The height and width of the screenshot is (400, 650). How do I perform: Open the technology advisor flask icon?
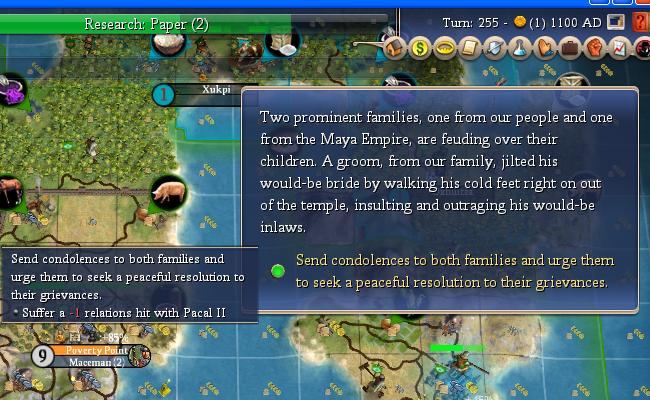(x=520, y=47)
